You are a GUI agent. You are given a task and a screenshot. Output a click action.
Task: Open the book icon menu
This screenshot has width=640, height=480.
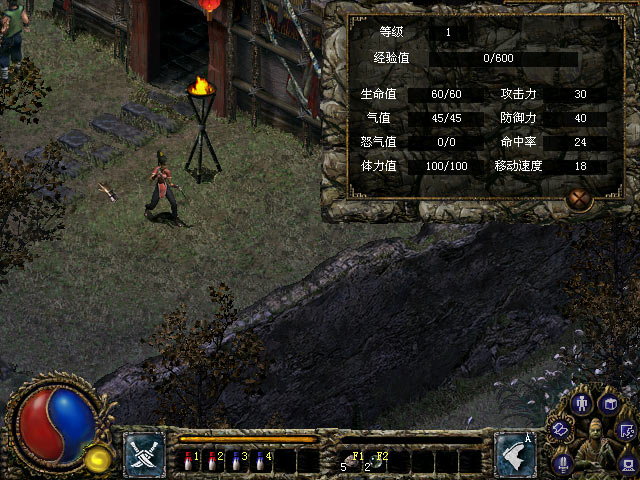click(607, 404)
